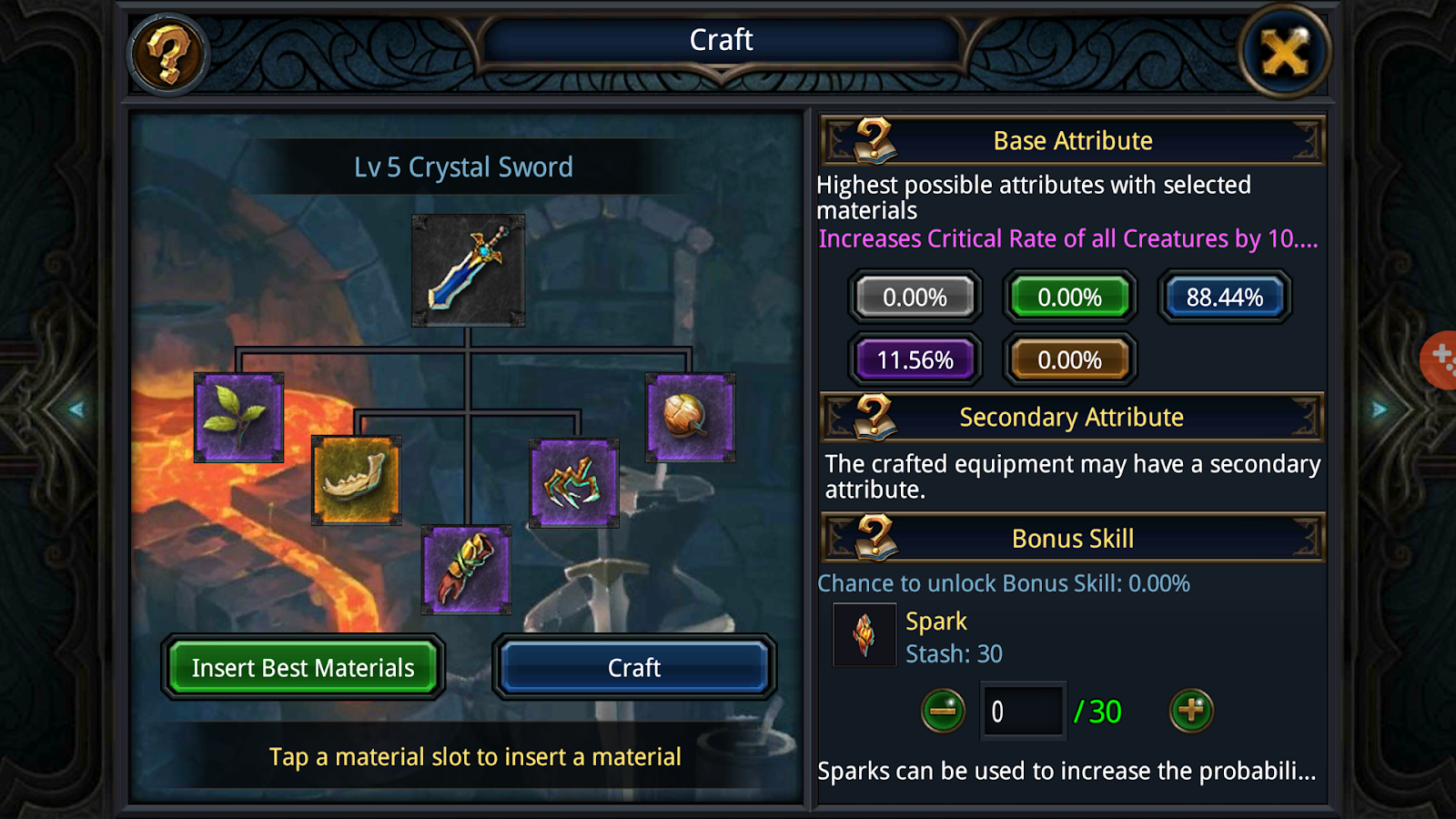Viewport: 1456px width, 819px height.
Task: Select the Crystal Sword result slot
Action: [468, 270]
